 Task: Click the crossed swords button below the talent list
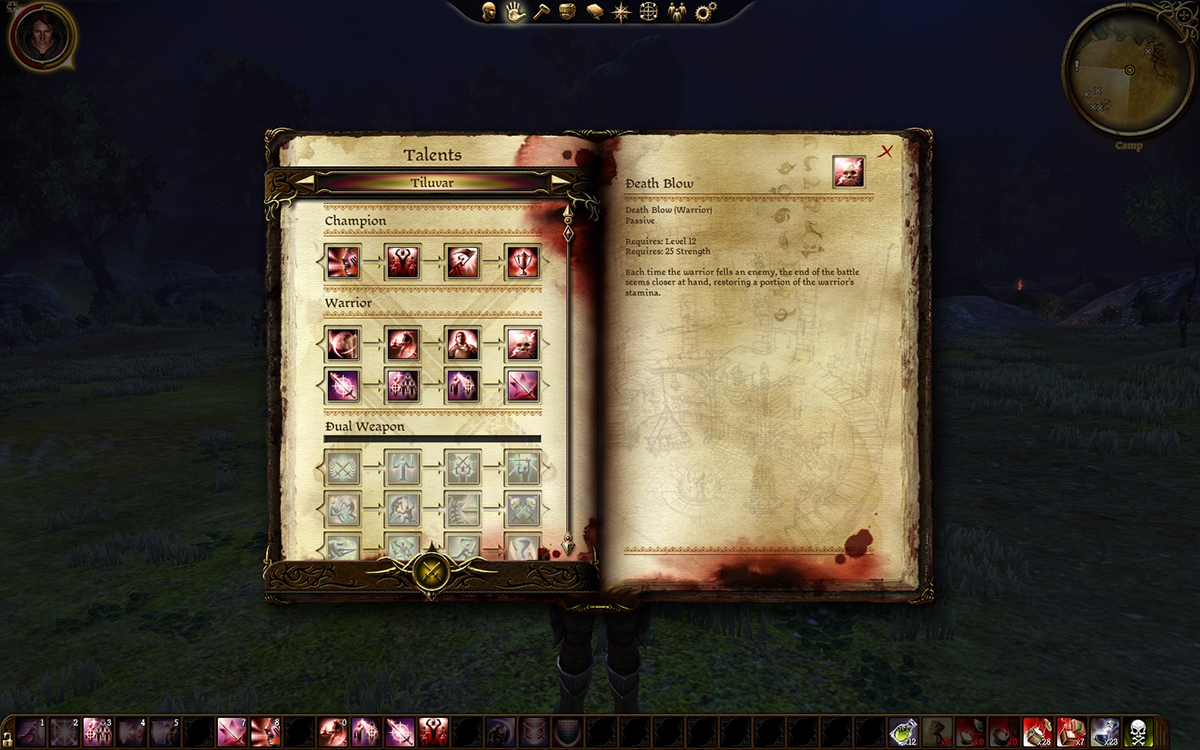431,573
